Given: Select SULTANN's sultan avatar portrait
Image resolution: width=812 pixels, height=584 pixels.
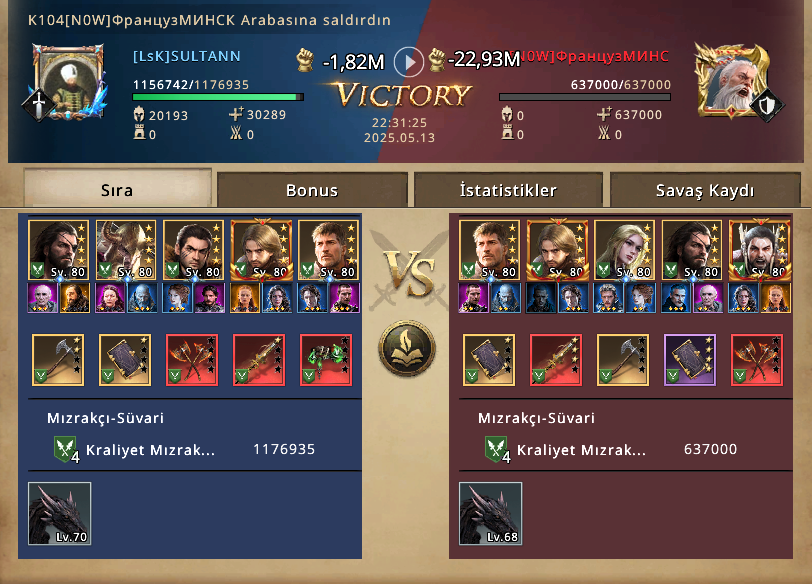Looking at the screenshot, I should point(68,81).
